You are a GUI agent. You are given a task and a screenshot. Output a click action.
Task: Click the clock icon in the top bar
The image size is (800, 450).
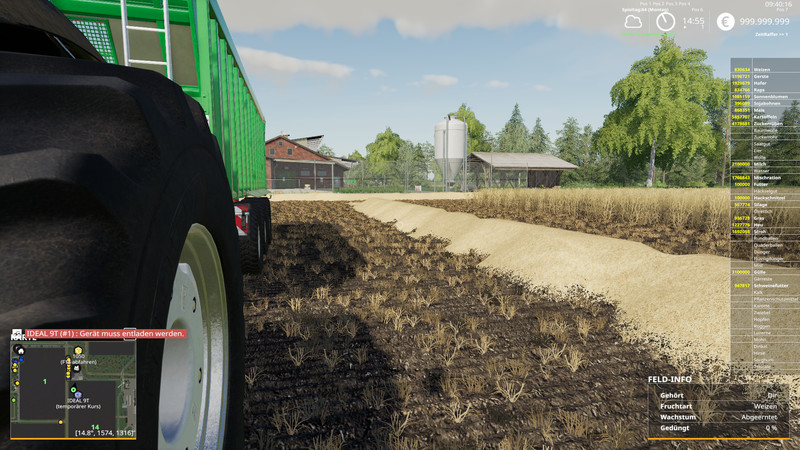click(666, 21)
